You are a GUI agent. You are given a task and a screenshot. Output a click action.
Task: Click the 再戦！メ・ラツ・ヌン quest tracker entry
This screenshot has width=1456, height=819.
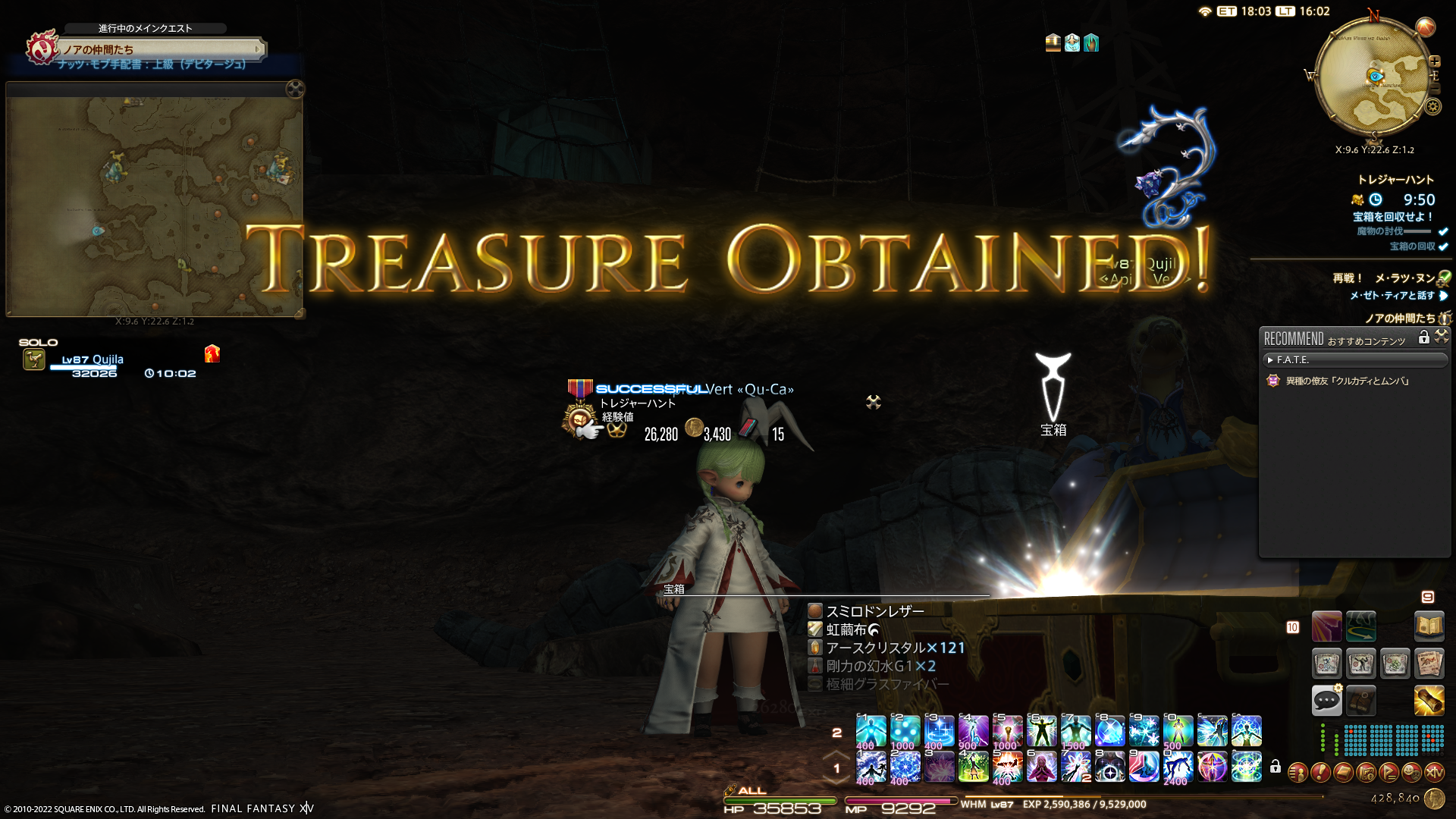point(1384,278)
